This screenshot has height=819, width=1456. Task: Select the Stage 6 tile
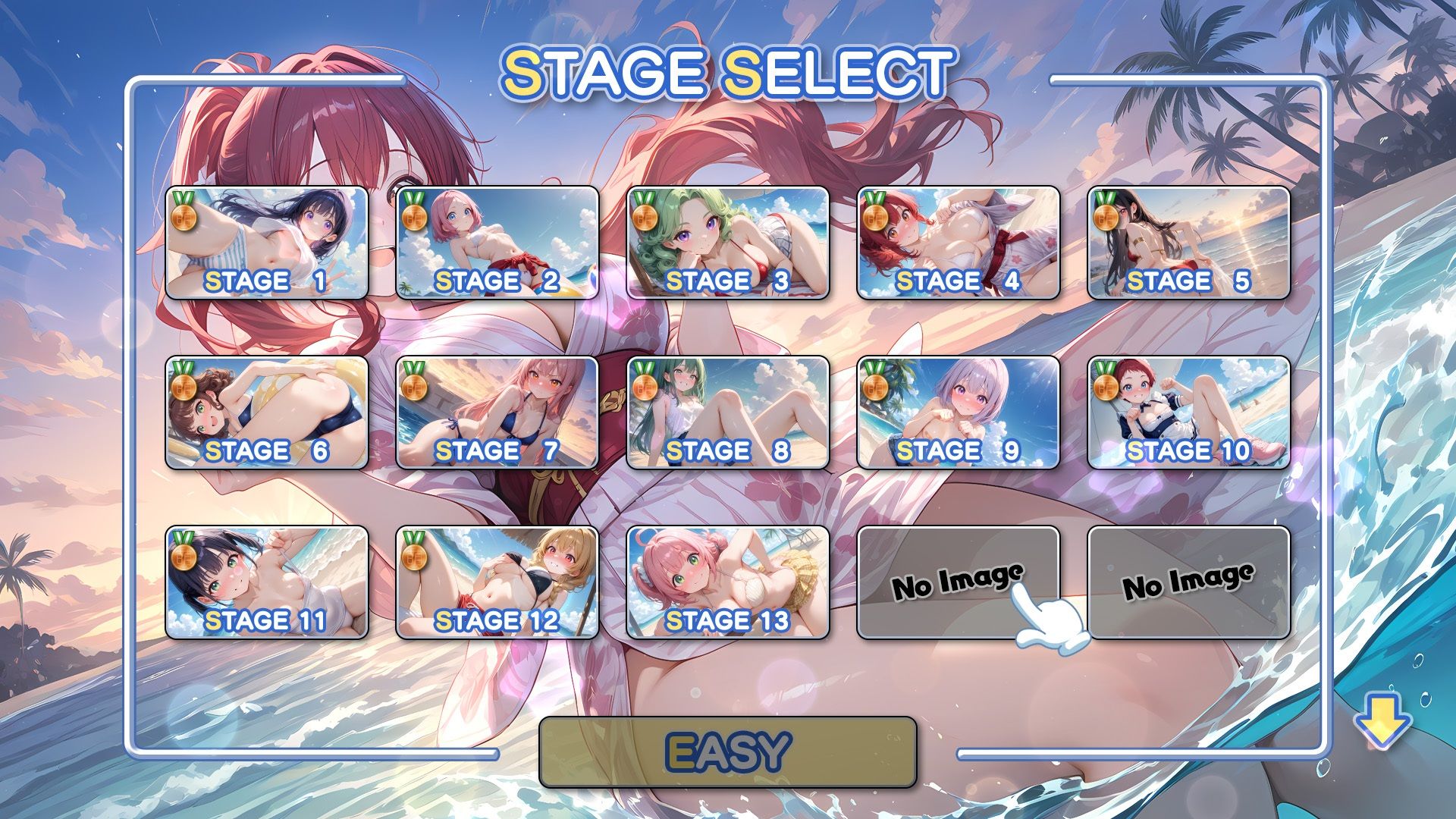pos(266,413)
